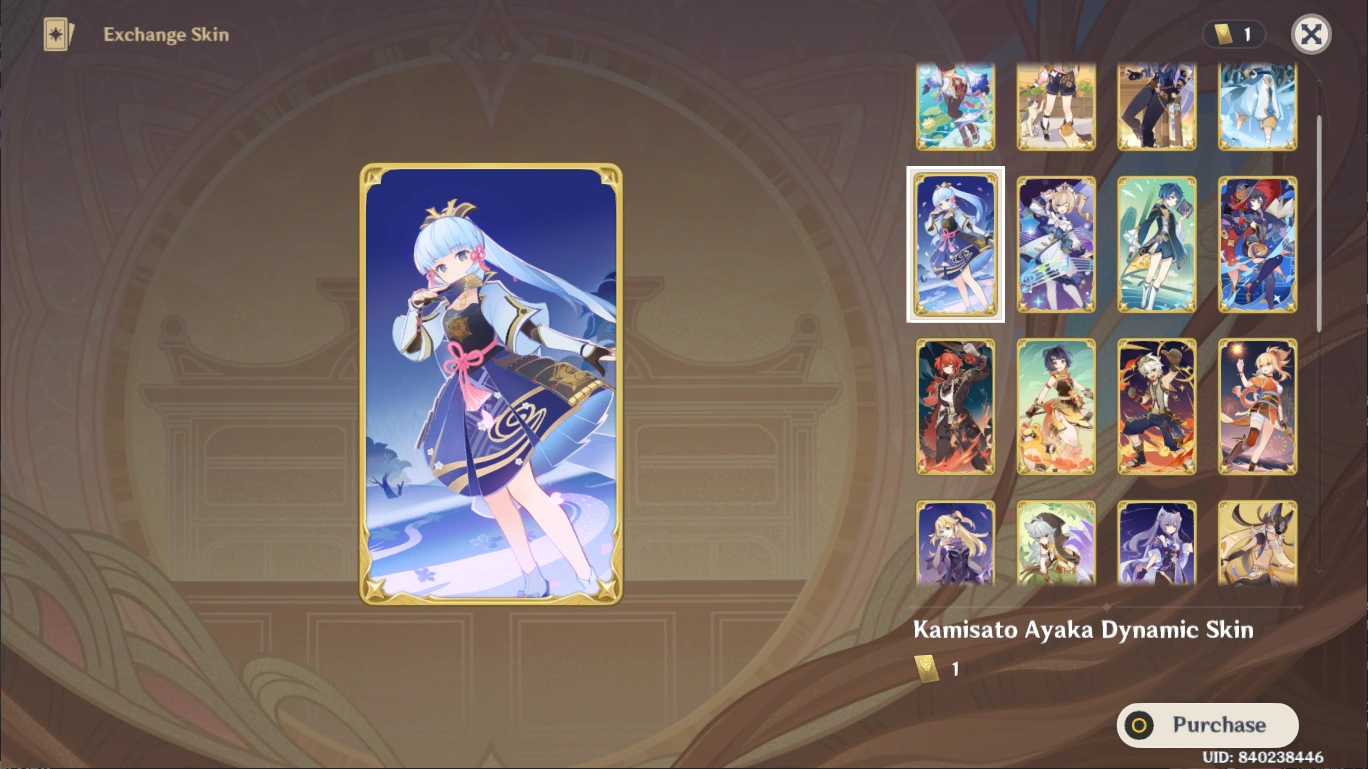Select the Cyno skin card
This screenshot has height=769, width=1368.
coord(1257,545)
